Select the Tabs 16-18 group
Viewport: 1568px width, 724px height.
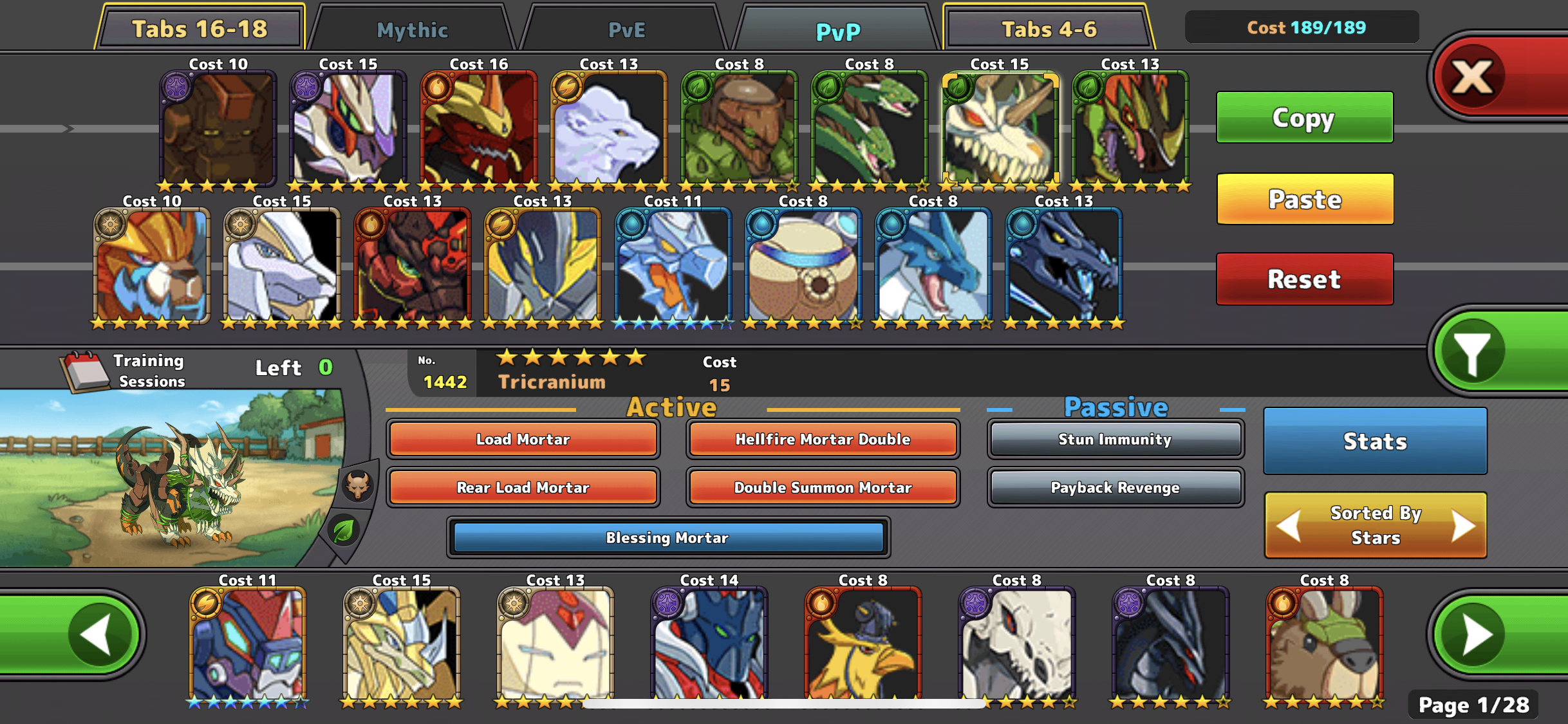pos(200,29)
